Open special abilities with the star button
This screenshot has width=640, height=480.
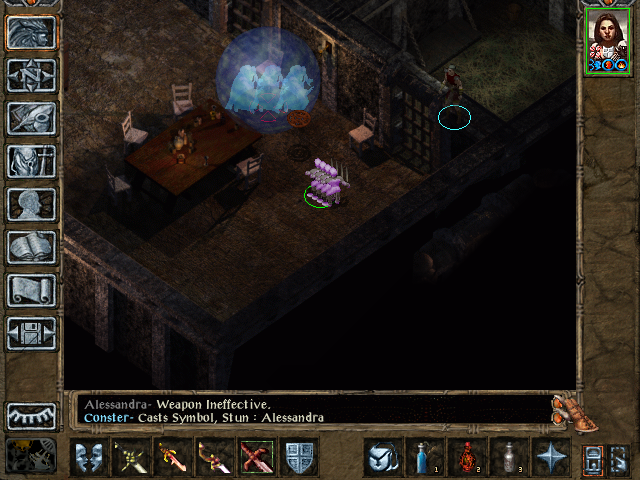point(551,457)
